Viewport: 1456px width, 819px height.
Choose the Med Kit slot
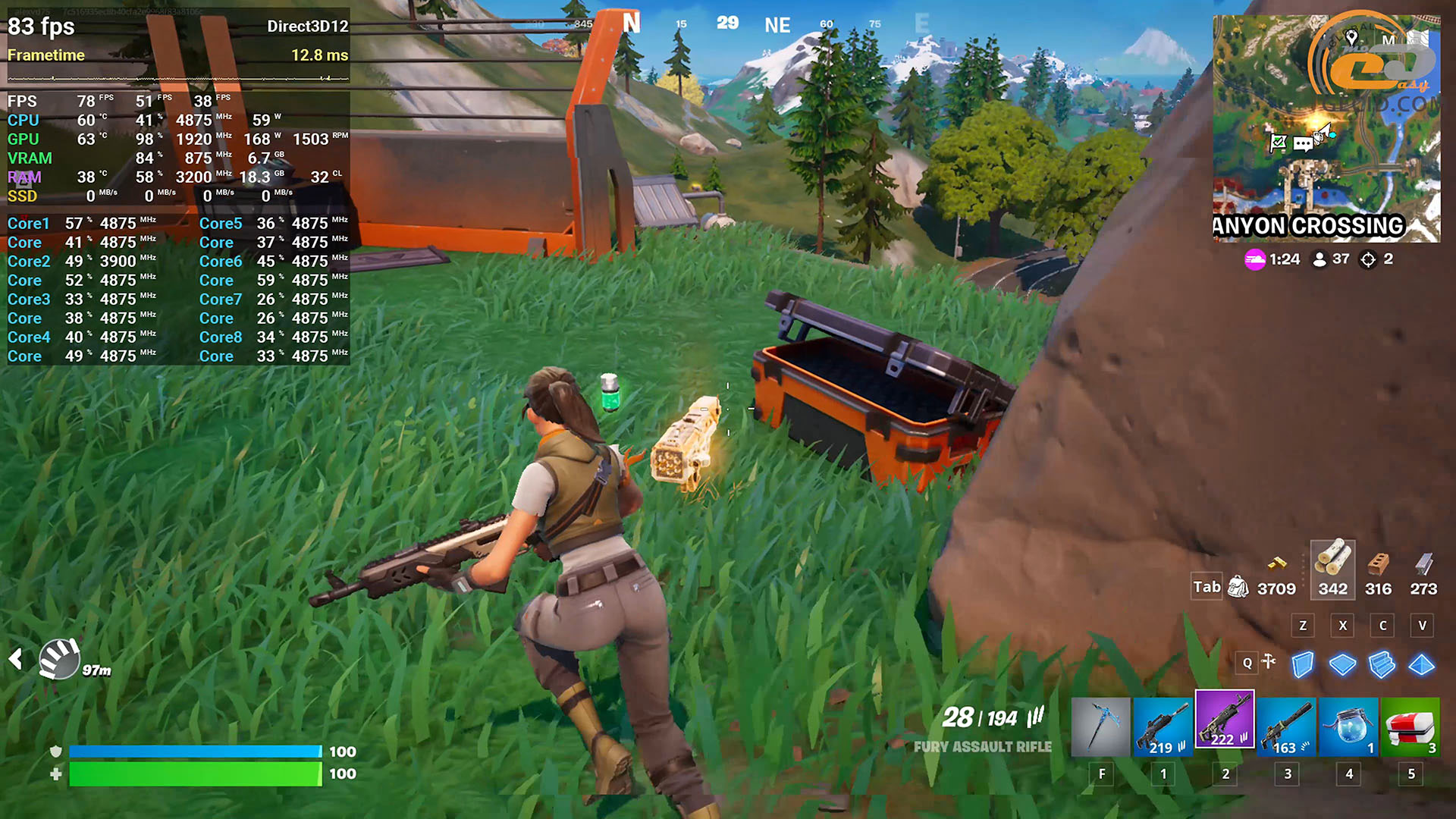pyautogui.click(x=1410, y=727)
